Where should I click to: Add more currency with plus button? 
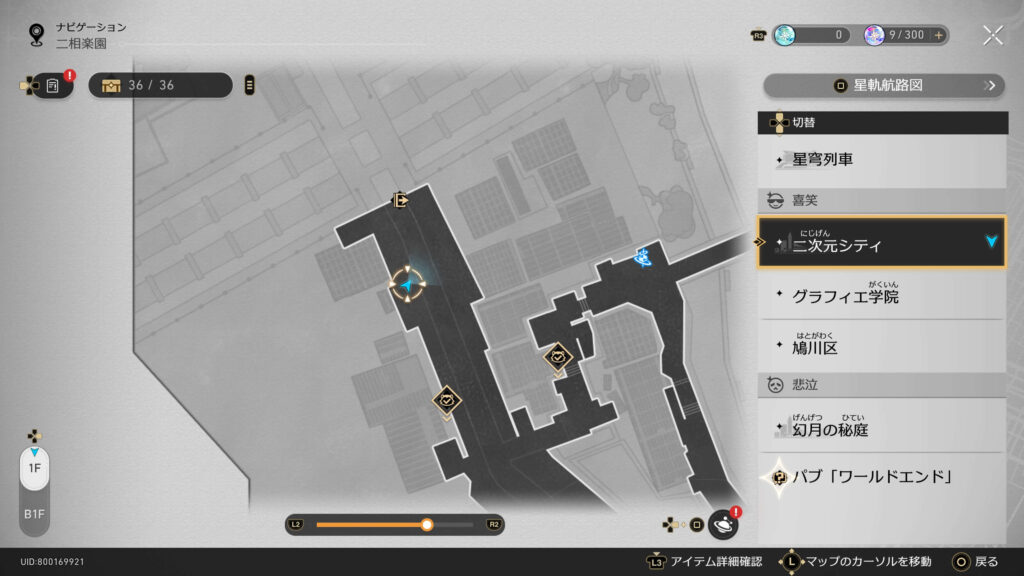click(x=939, y=35)
